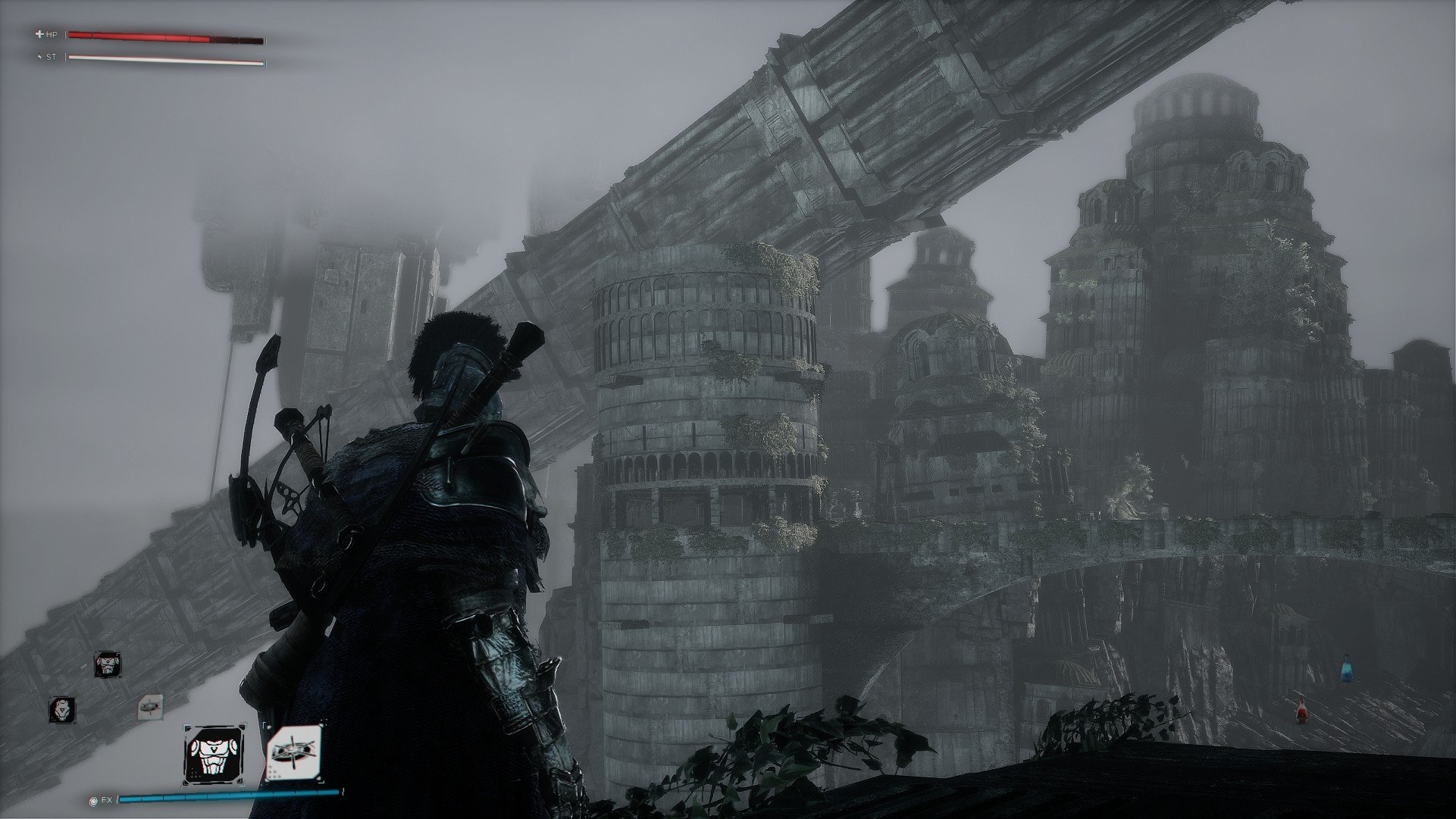Pick the small faded trap disc icon
The image size is (1456, 819).
click(x=150, y=707)
